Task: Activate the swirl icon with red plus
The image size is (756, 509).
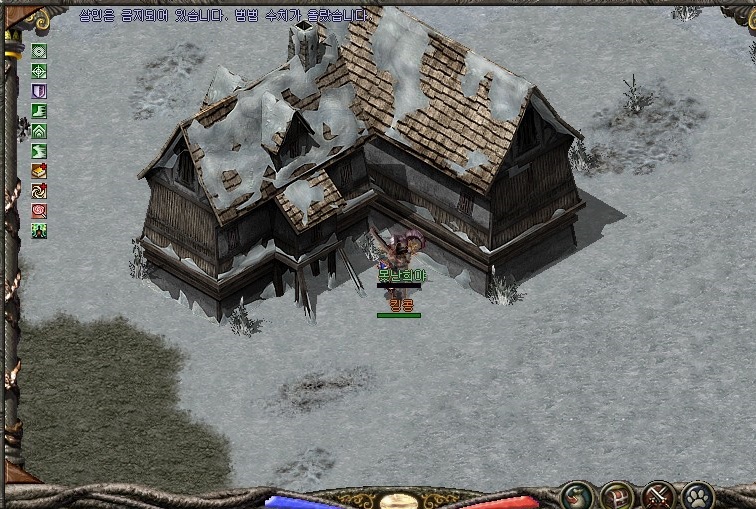Action: click(x=40, y=191)
